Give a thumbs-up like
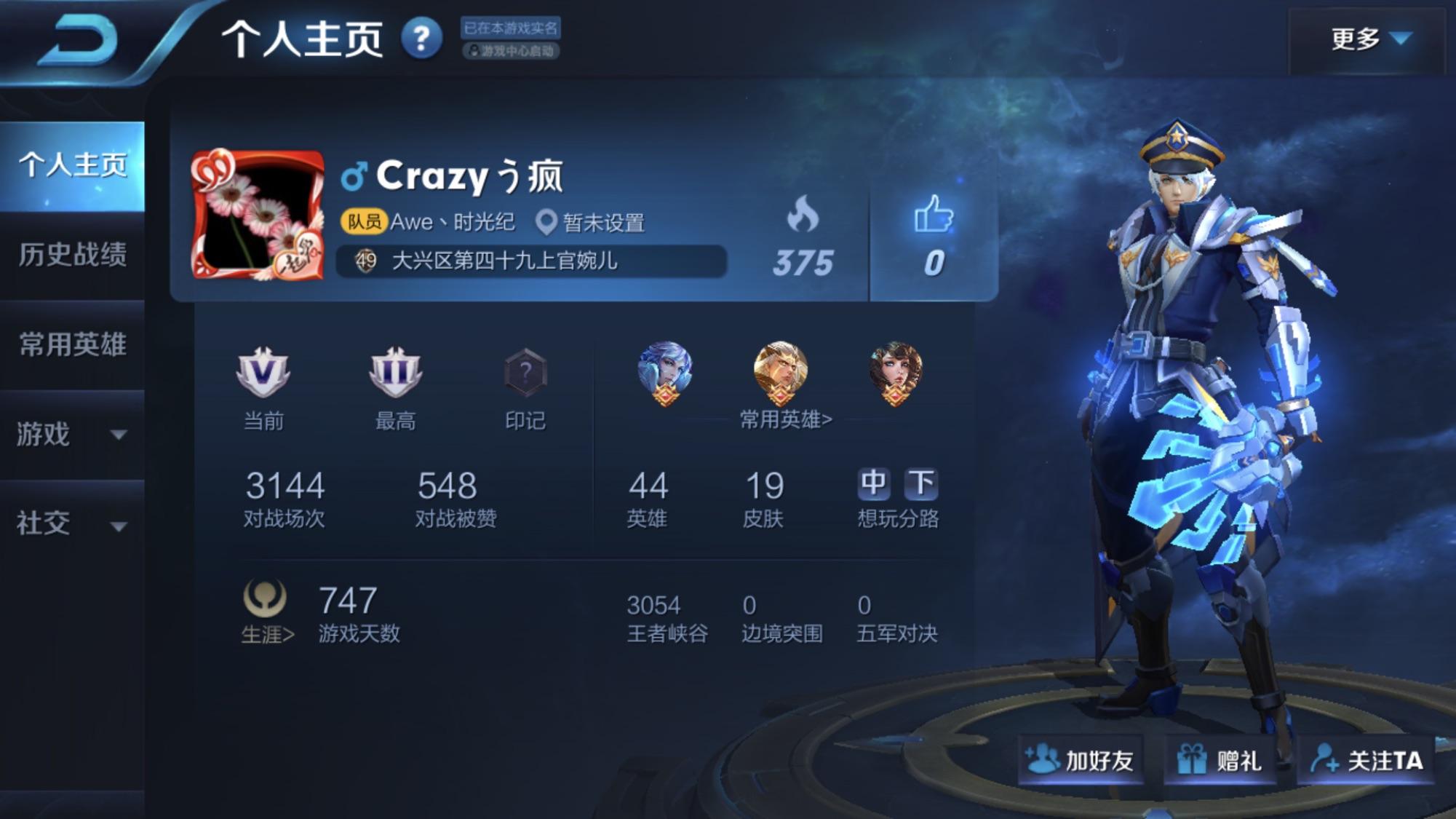1456x819 pixels. 934,216
